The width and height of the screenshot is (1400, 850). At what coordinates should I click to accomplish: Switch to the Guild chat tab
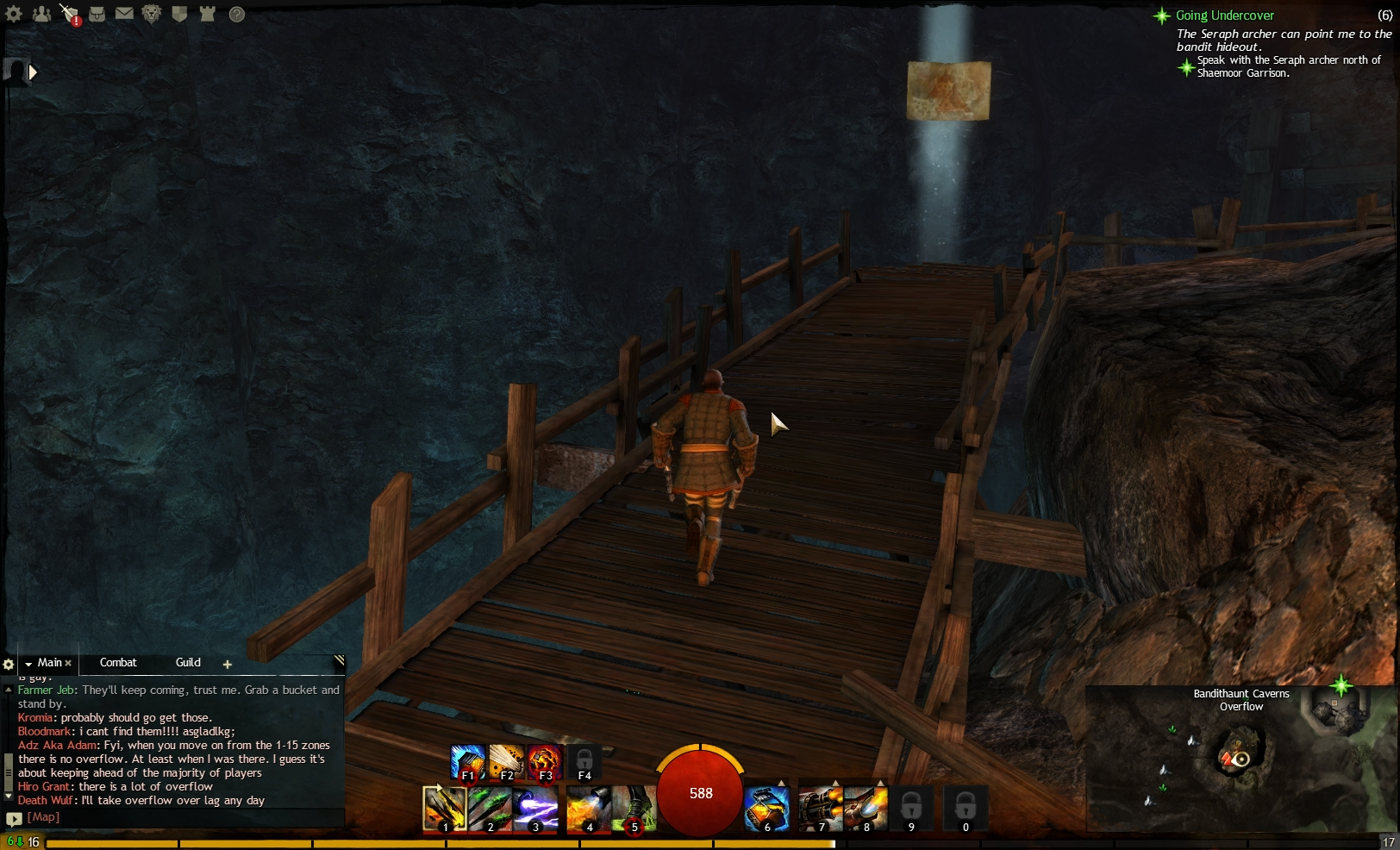[188, 663]
